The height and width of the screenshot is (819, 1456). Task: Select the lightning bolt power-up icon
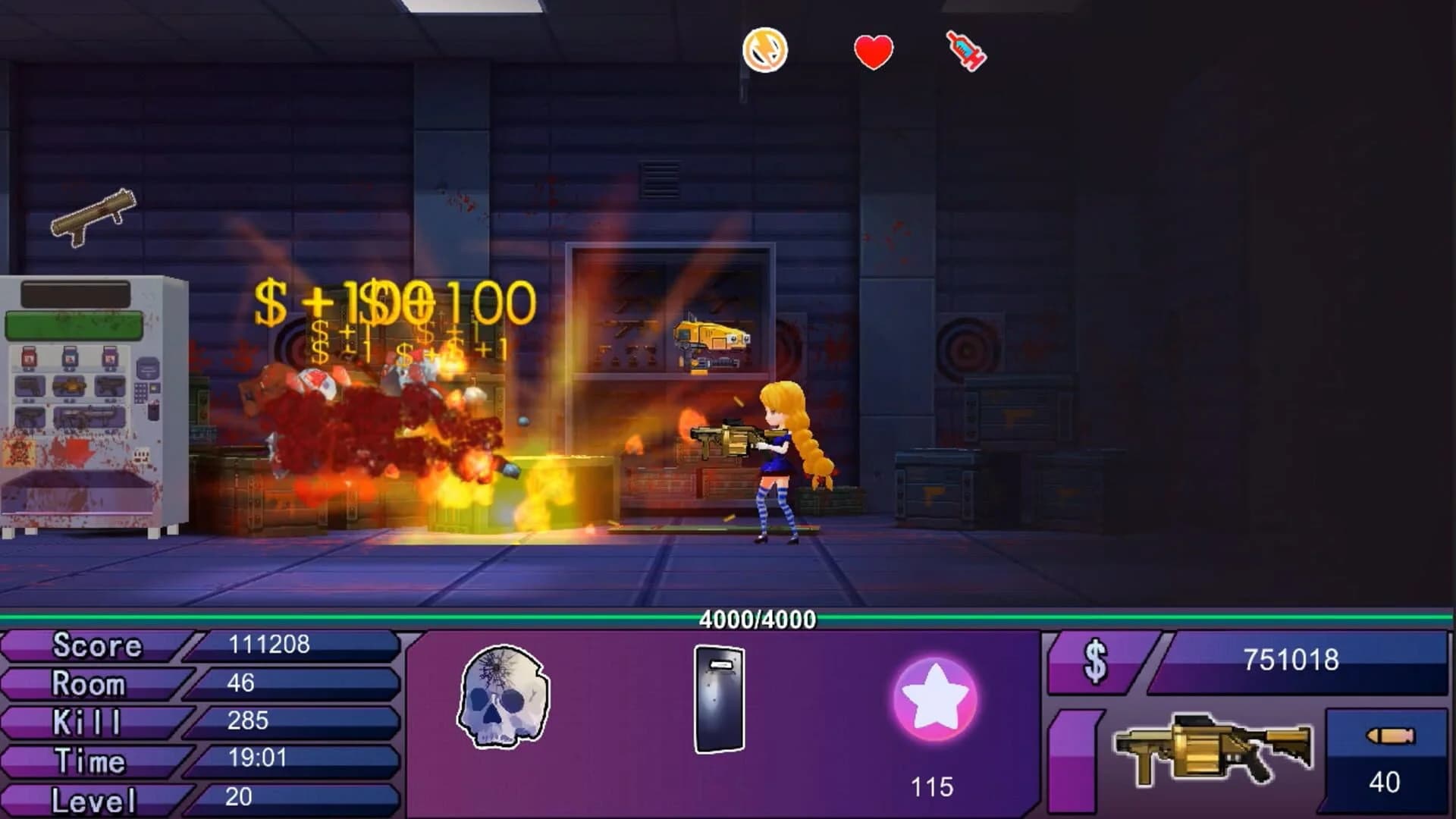[765, 51]
